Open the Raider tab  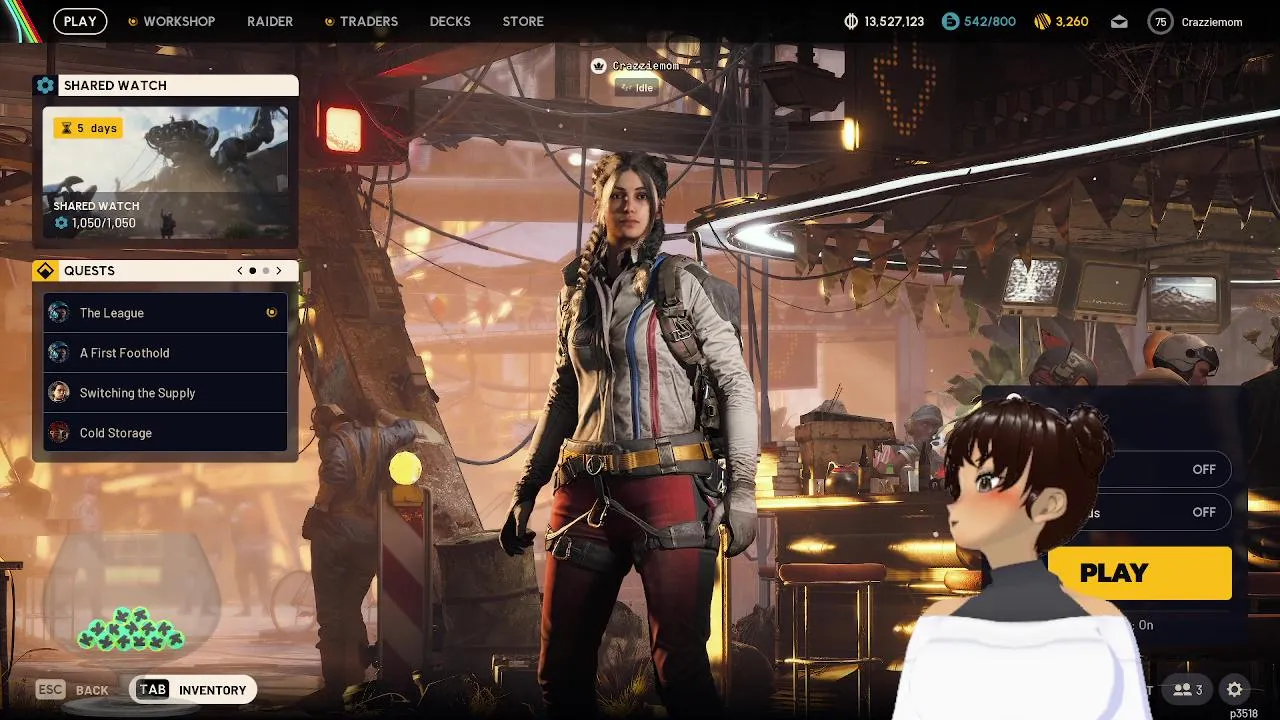[x=270, y=21]
